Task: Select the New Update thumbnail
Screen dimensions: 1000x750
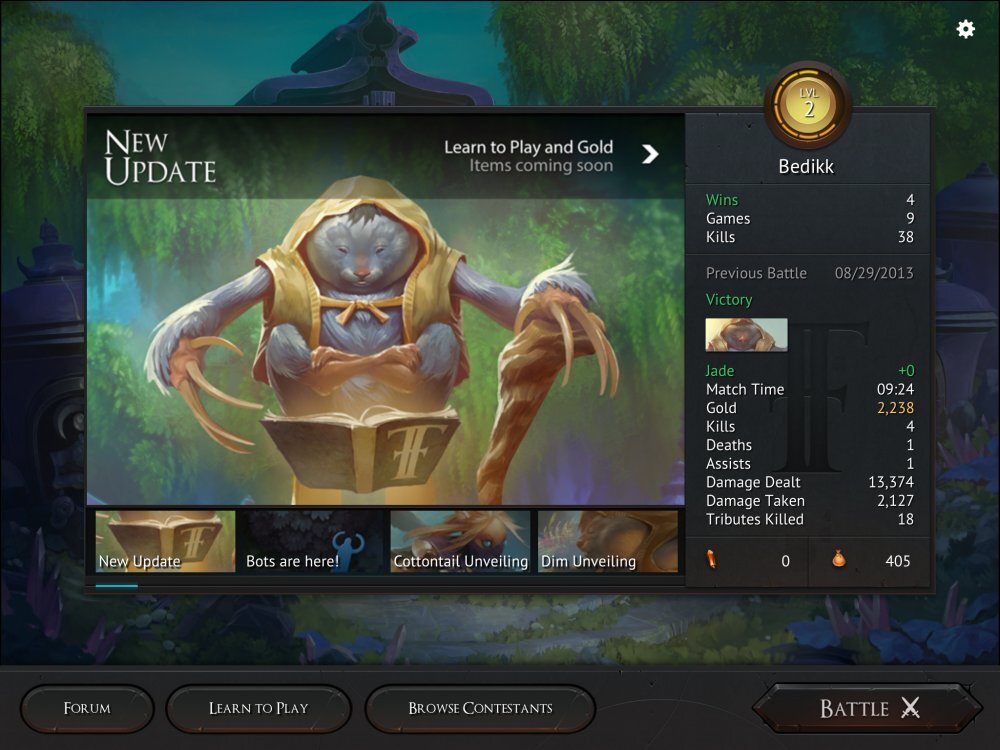Action: pyautogui.click(x=166, y=541)
